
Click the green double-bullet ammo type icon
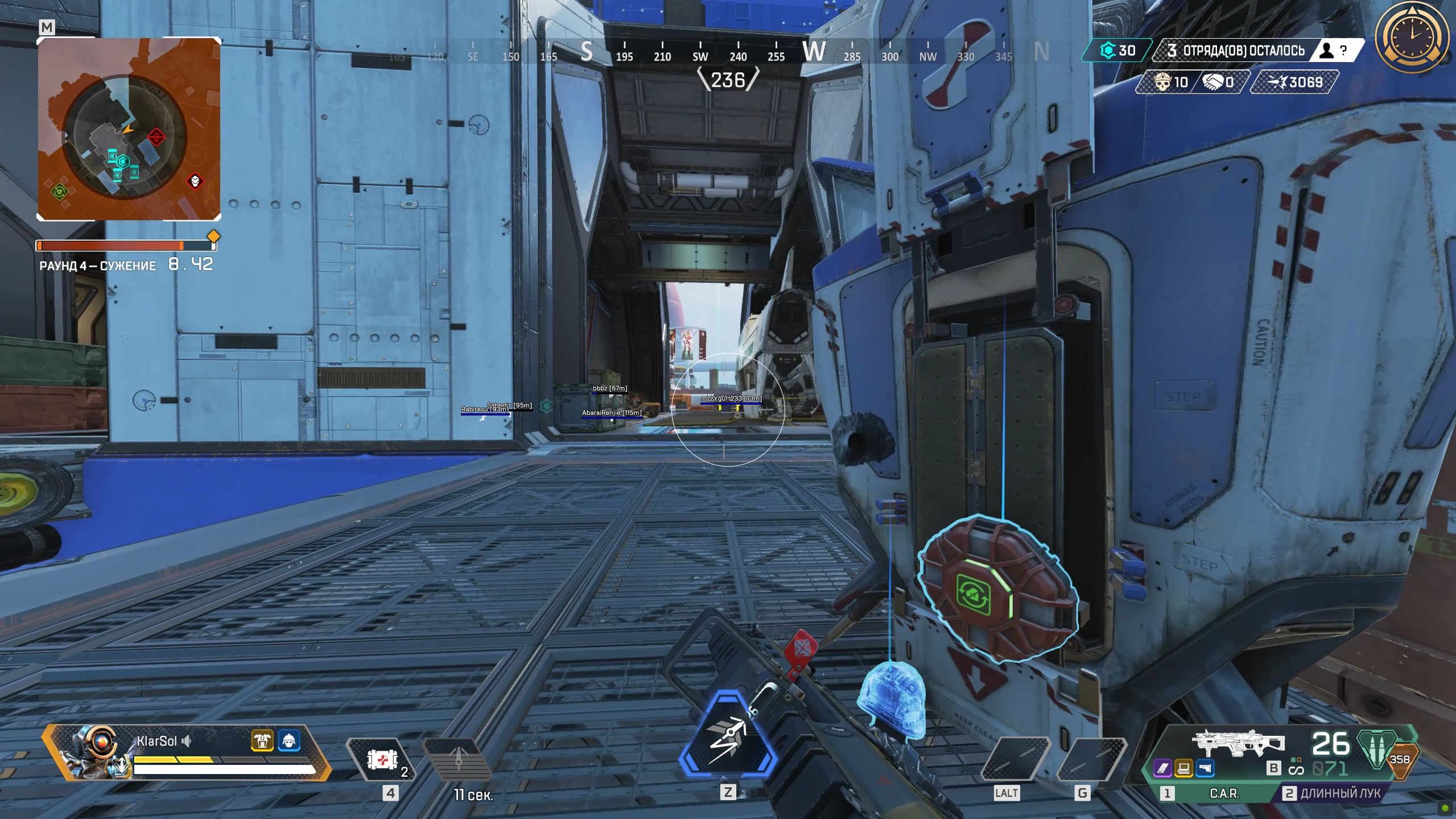point(1375,748)
